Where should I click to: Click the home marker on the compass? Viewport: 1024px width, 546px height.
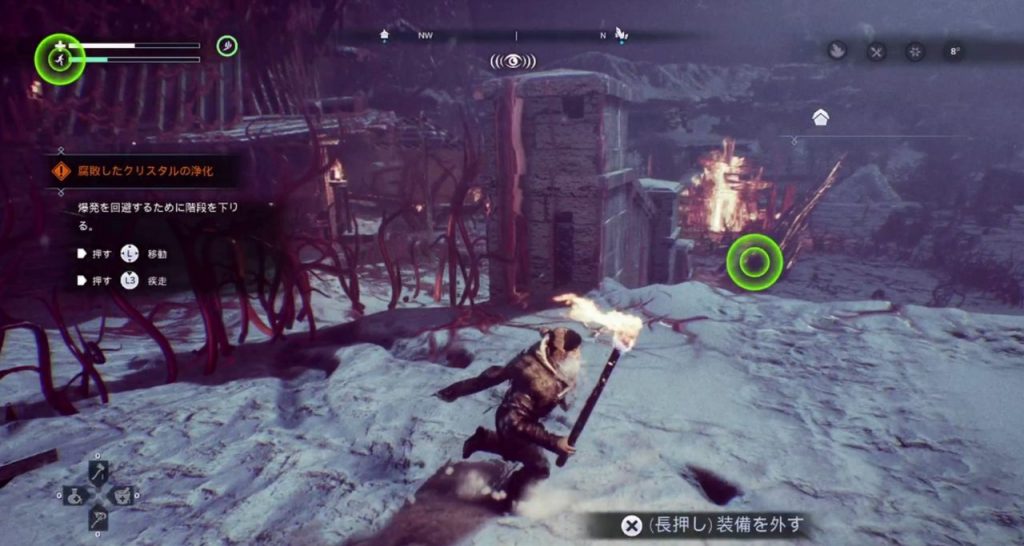pos(385,35)
